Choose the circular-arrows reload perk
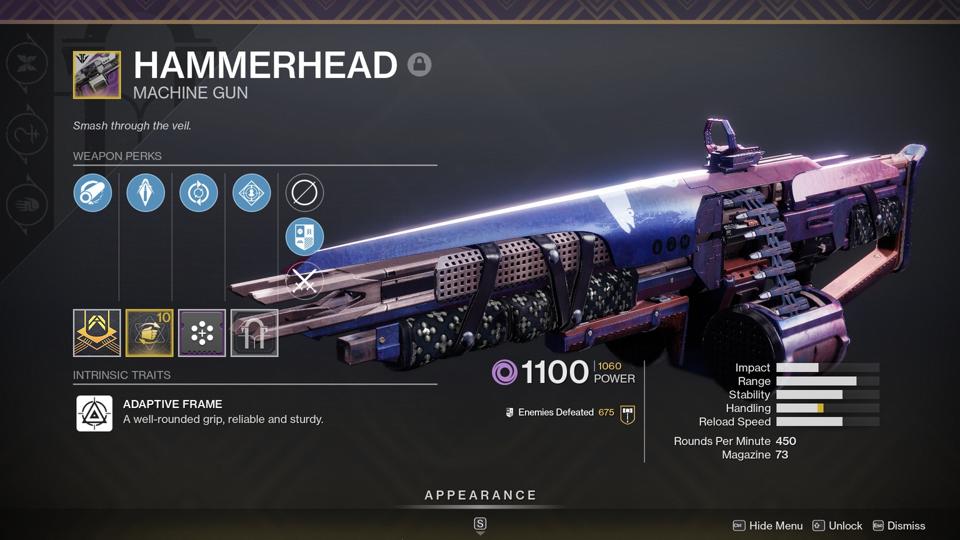This screenshot has width=960, height=540. coord(198,193)
